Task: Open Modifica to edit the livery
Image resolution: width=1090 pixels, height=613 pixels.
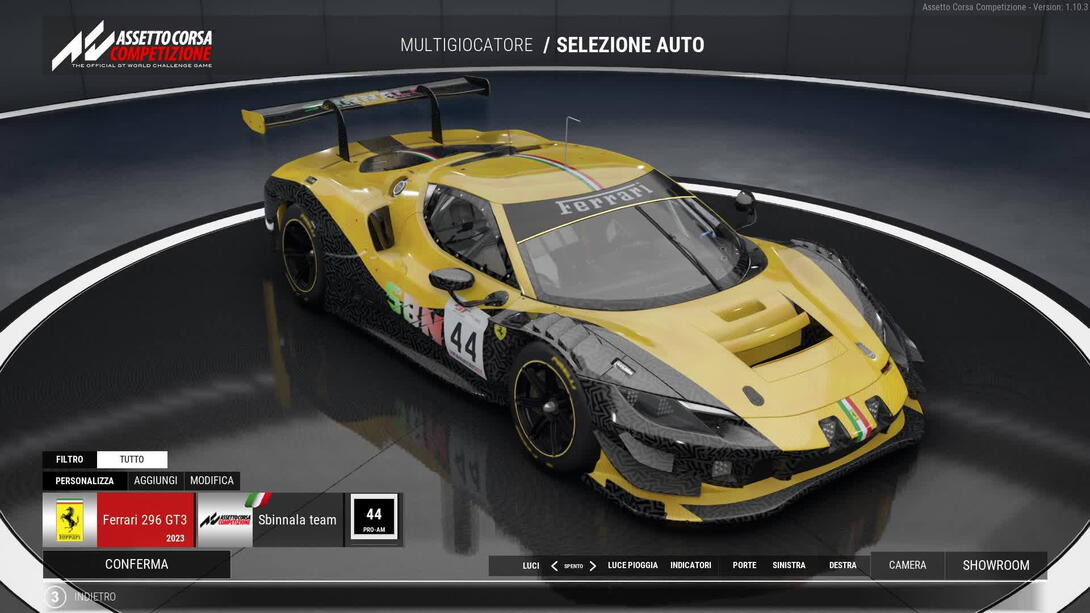Action: (x=212, y=481)
